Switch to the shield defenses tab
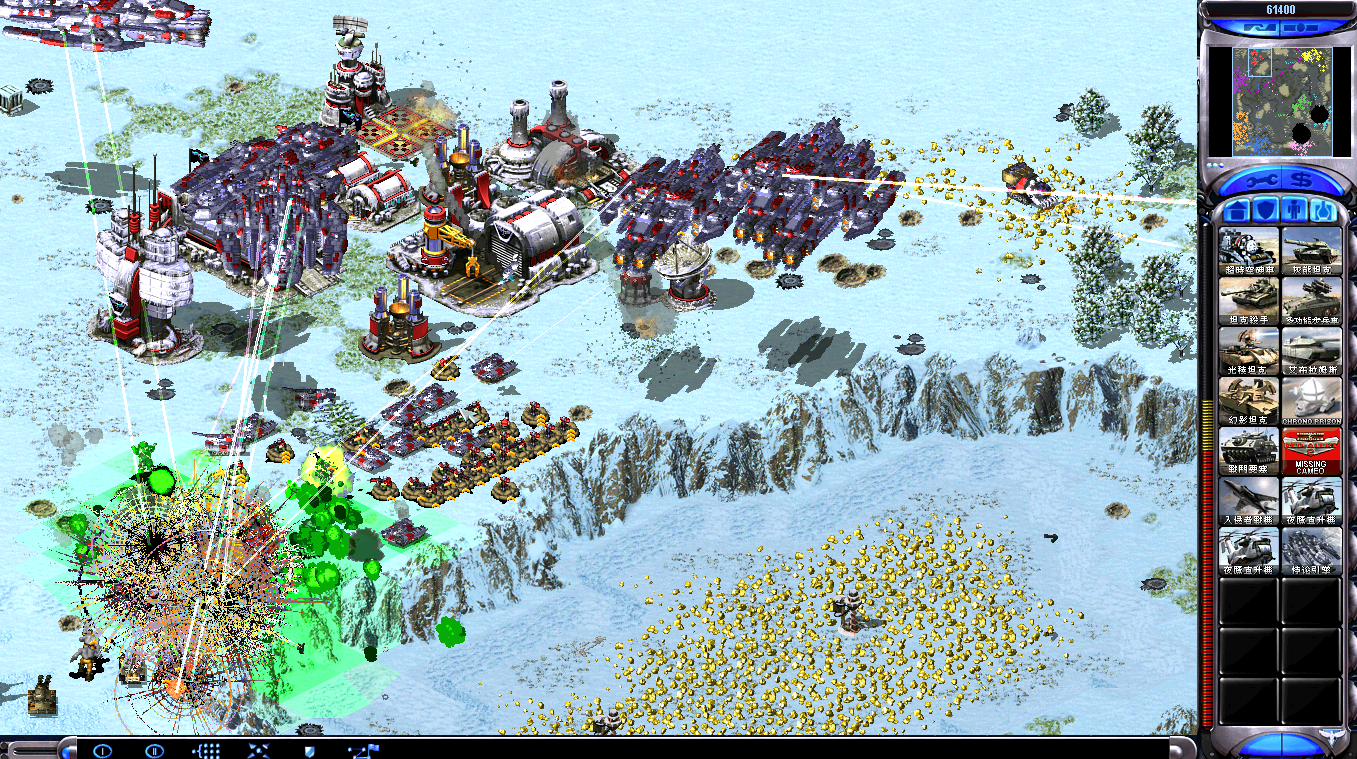The height and width of the screenshot is (759, 1357). coord(1265,211)
